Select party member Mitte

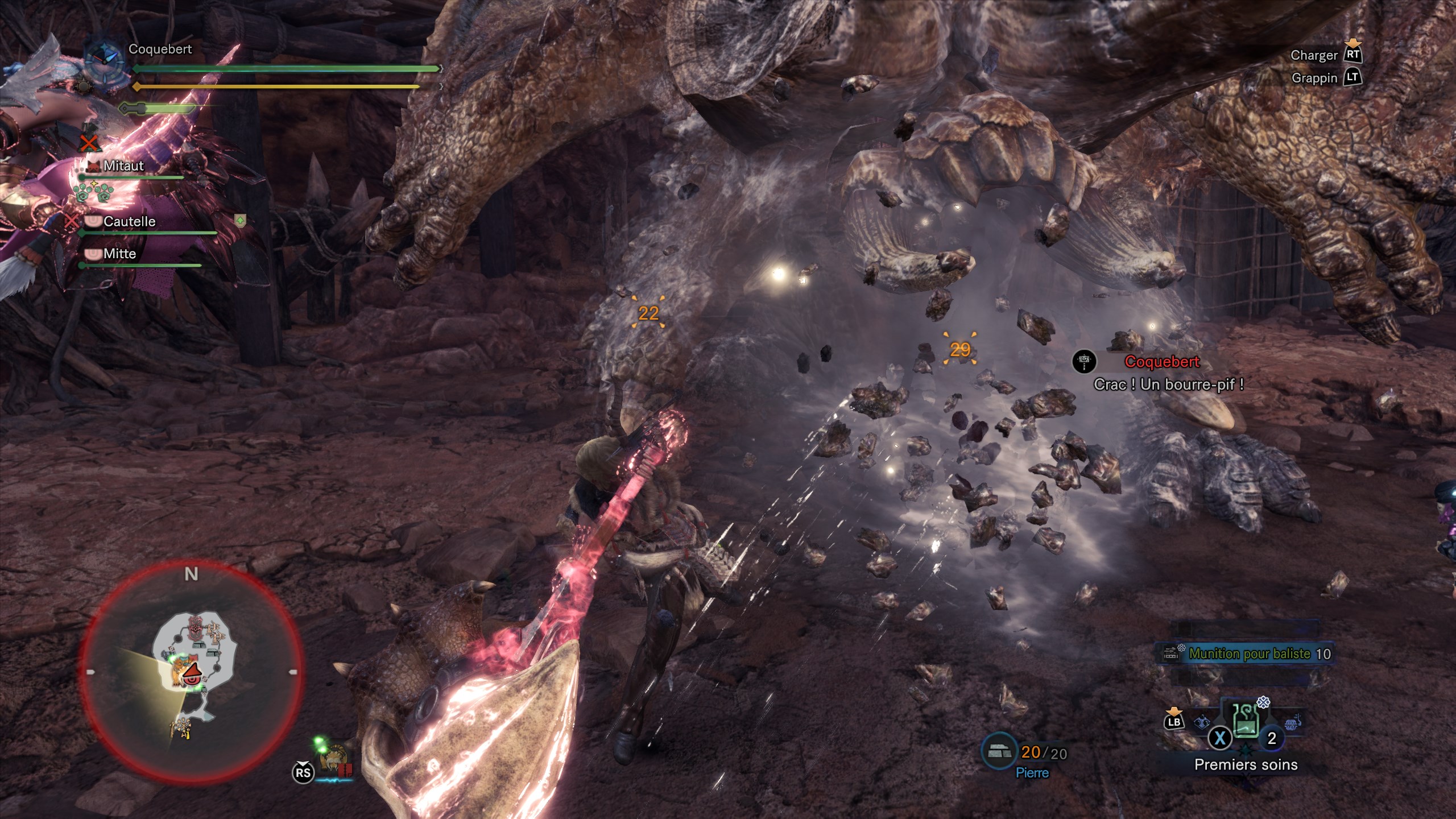click(119, 254)
